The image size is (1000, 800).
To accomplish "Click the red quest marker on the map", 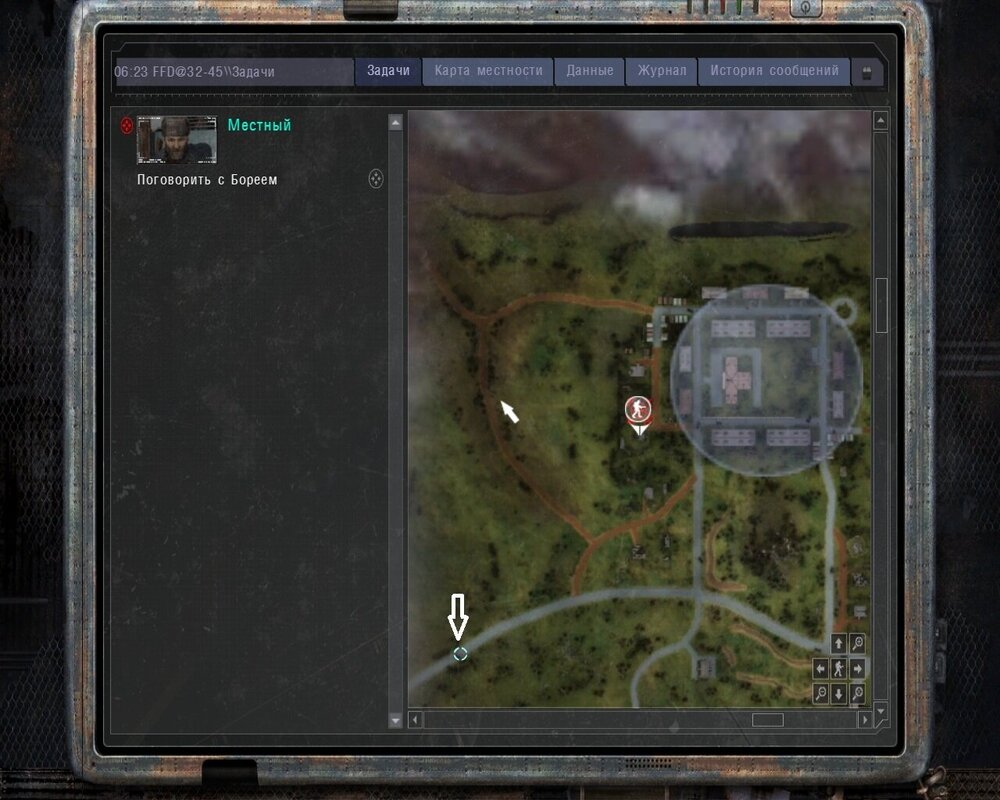I will pyautogui.click(x=637, y=408).
